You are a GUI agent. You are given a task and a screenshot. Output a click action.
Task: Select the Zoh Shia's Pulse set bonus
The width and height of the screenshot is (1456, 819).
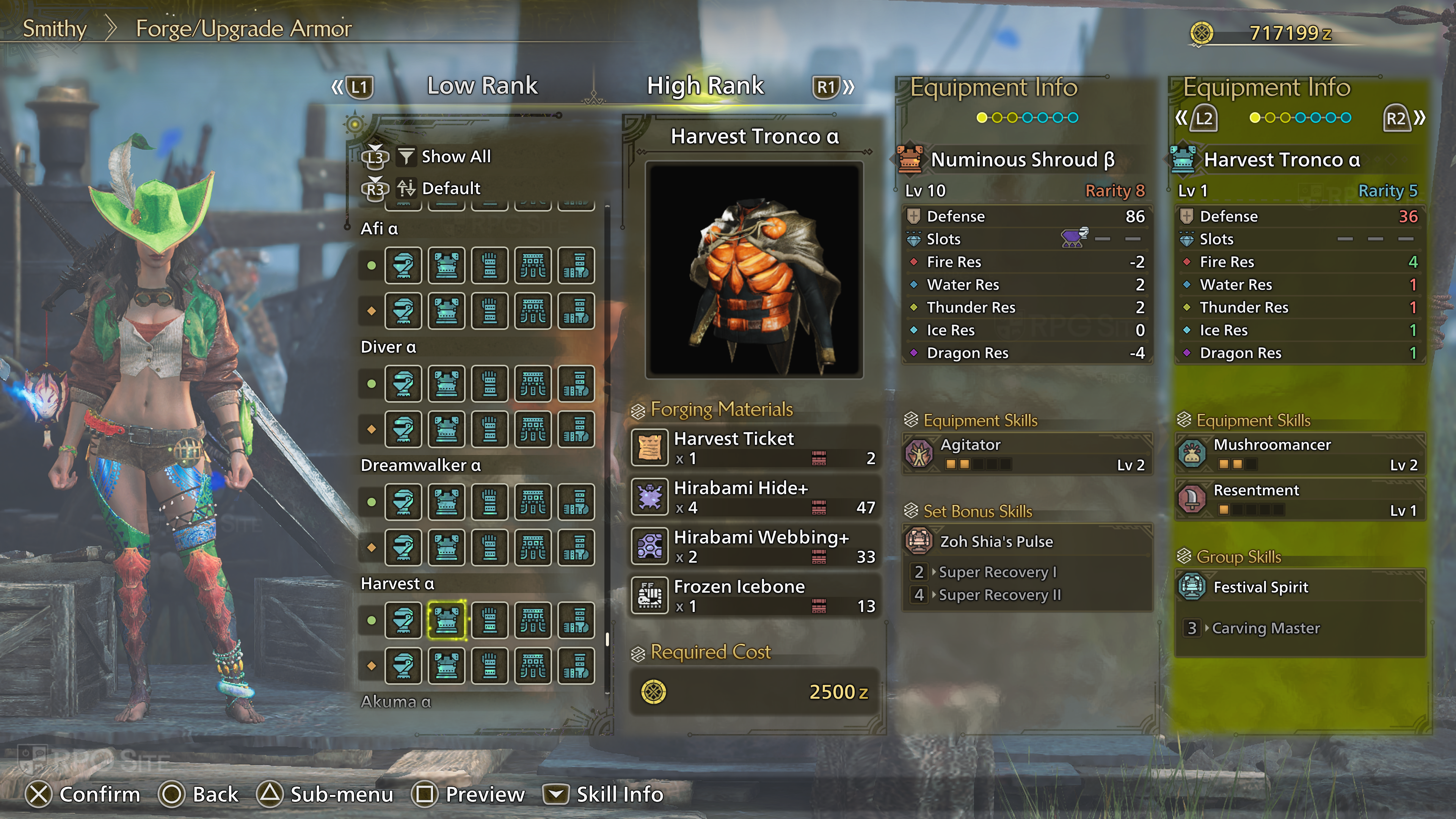click(x=1027, y=541)
